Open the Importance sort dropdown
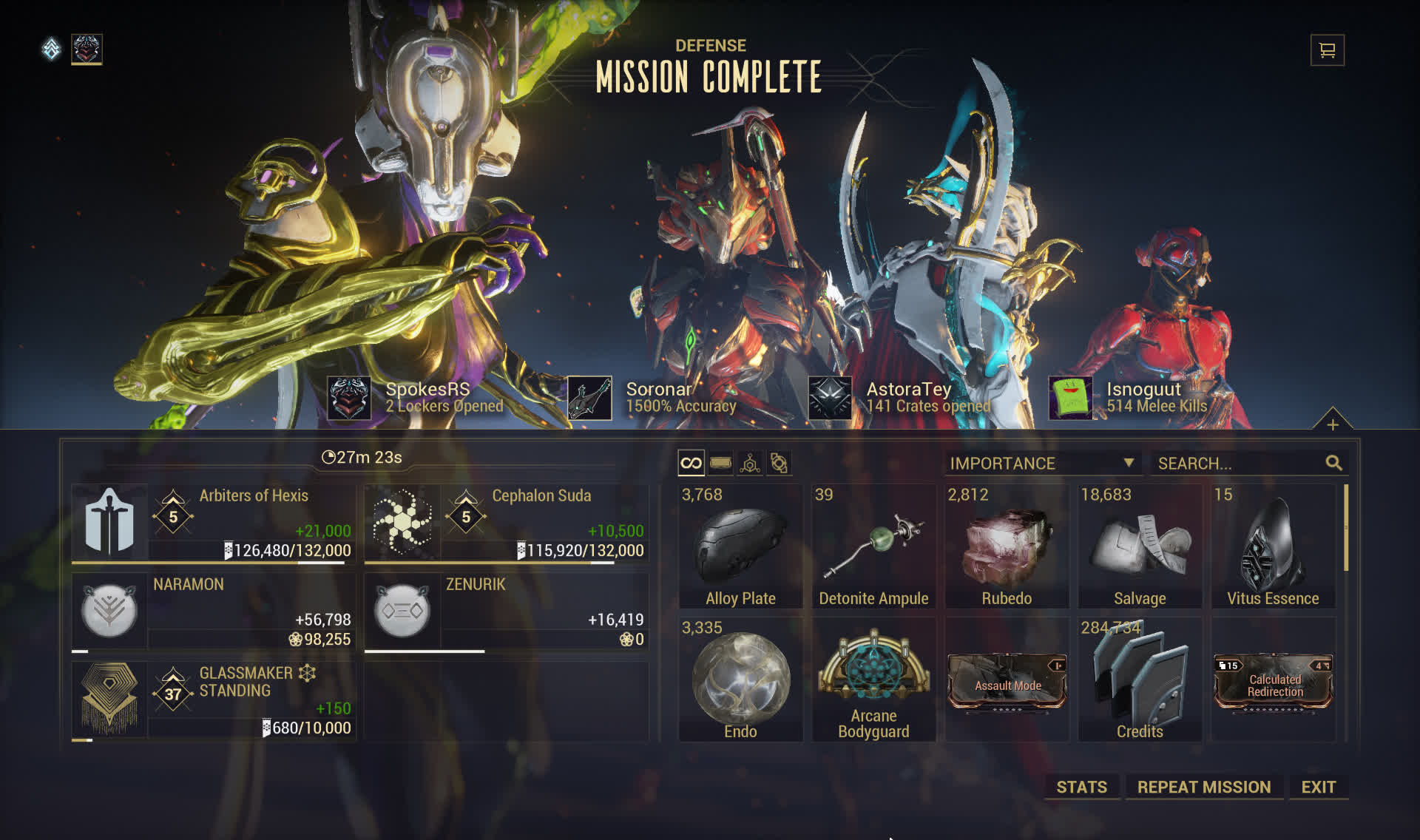 click(x=1041, y=464)
